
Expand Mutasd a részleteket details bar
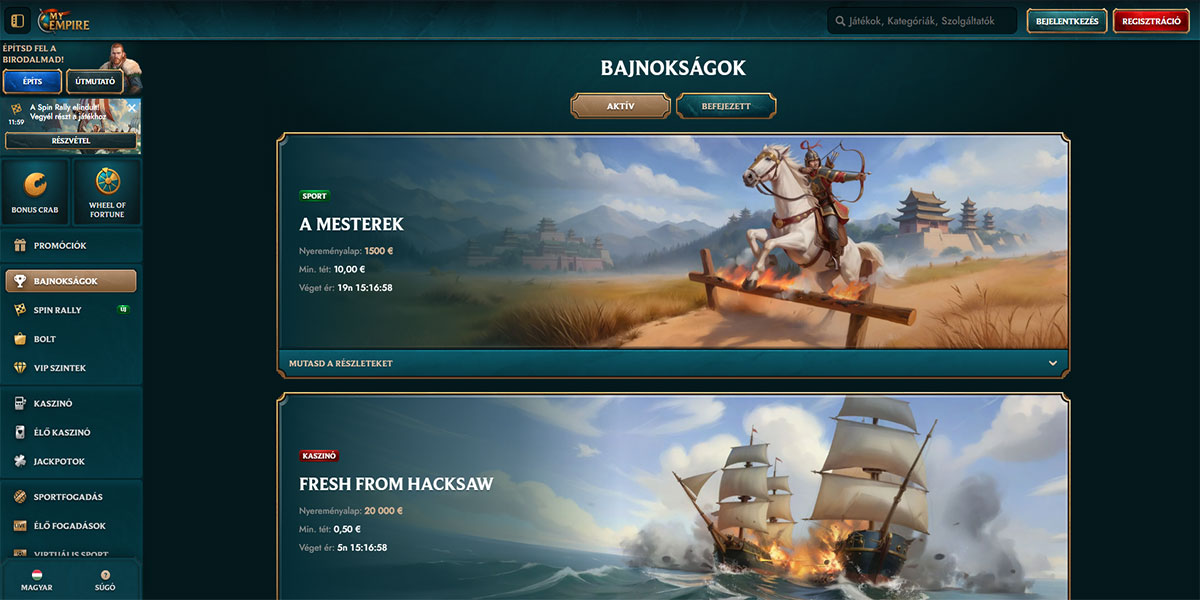point(673,363)
